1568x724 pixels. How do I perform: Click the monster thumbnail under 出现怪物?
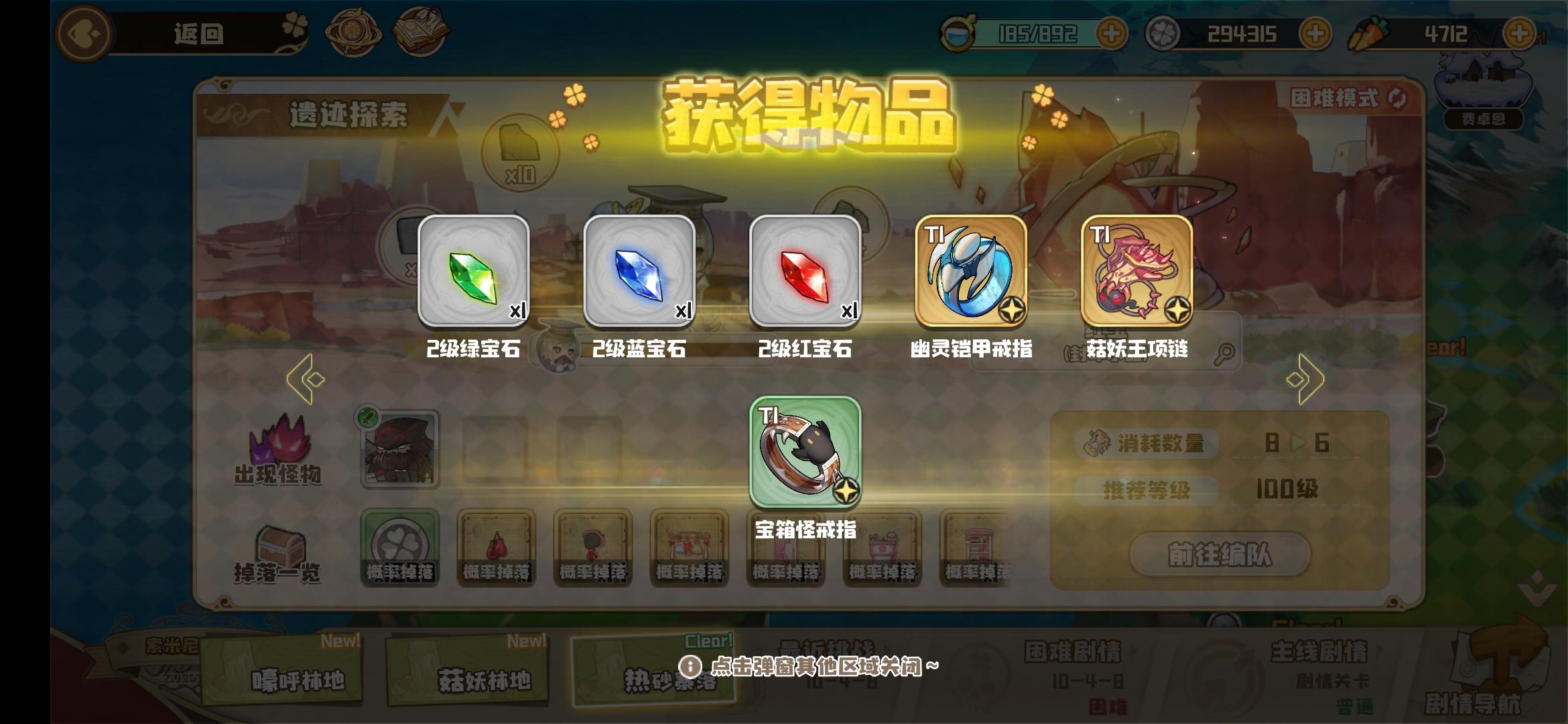pos(400,448)
